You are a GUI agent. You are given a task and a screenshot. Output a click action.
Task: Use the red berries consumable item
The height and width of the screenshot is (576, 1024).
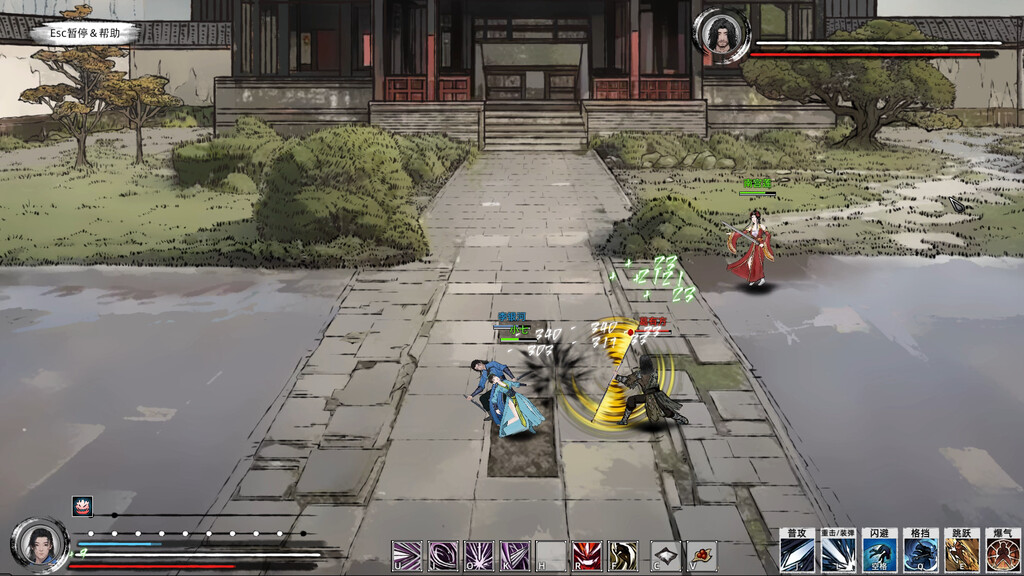point(702,555)
